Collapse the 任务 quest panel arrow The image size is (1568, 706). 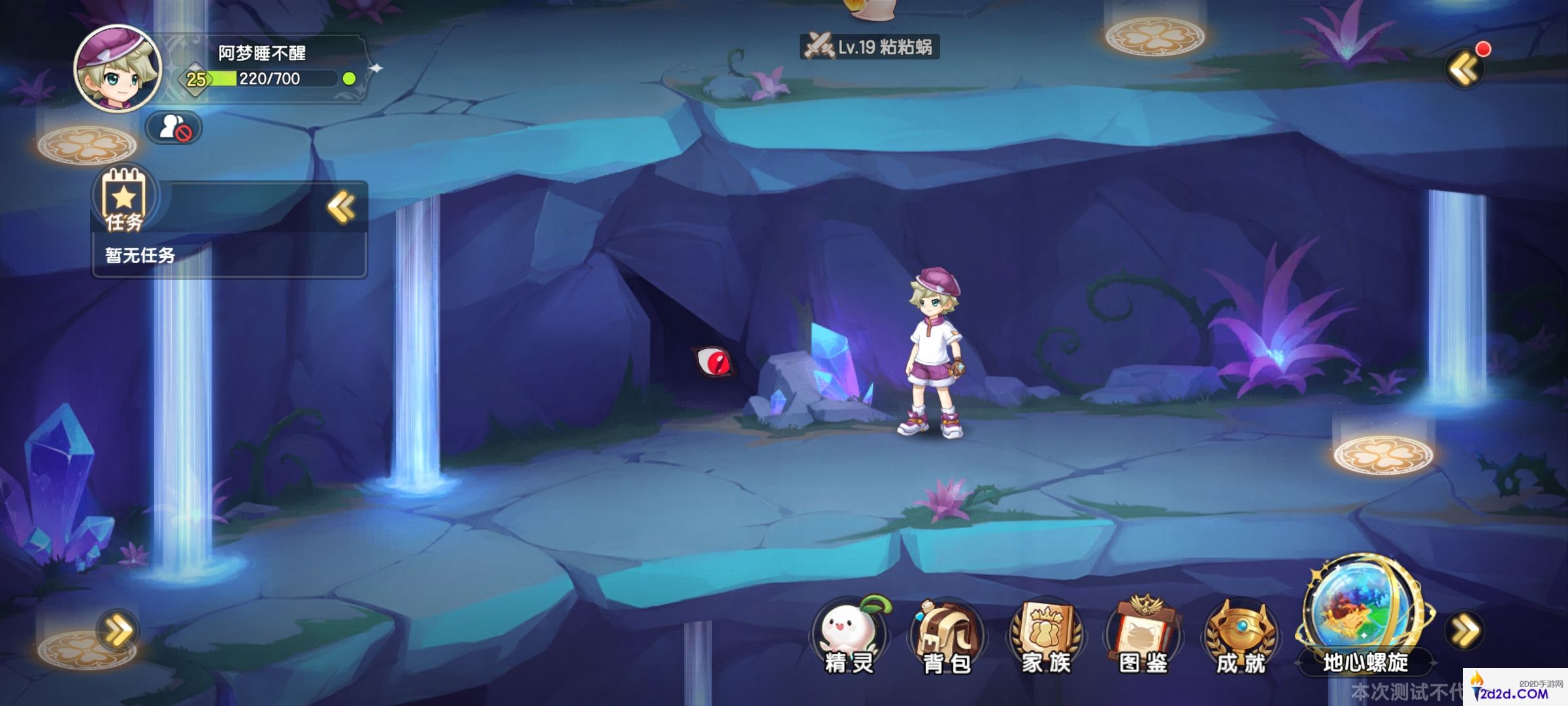pyautogui.click(x=341, y=208)
